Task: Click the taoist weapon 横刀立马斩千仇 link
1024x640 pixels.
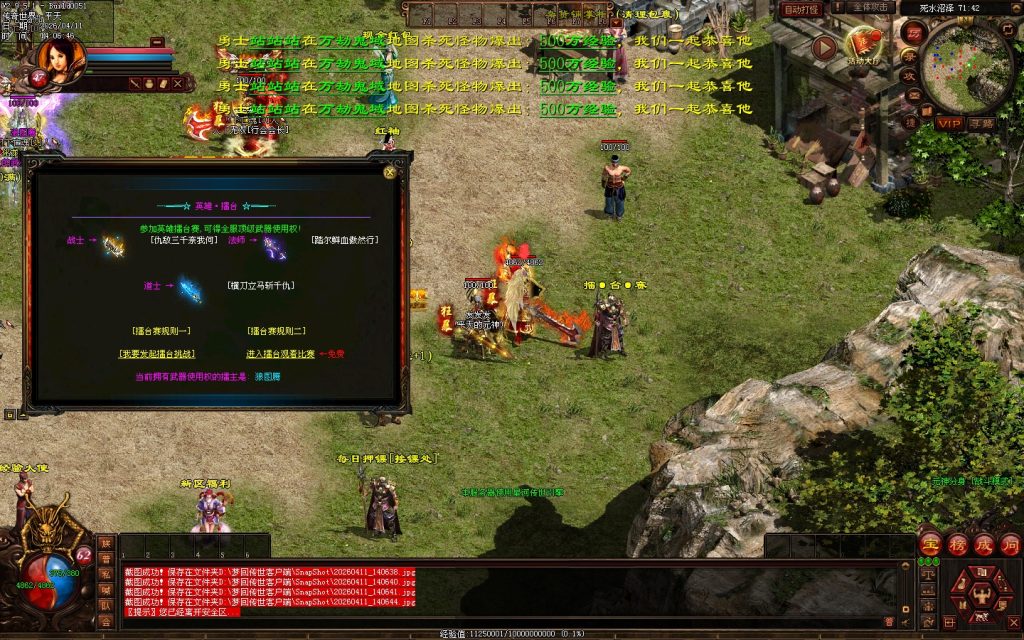Action: pos(260,285)
